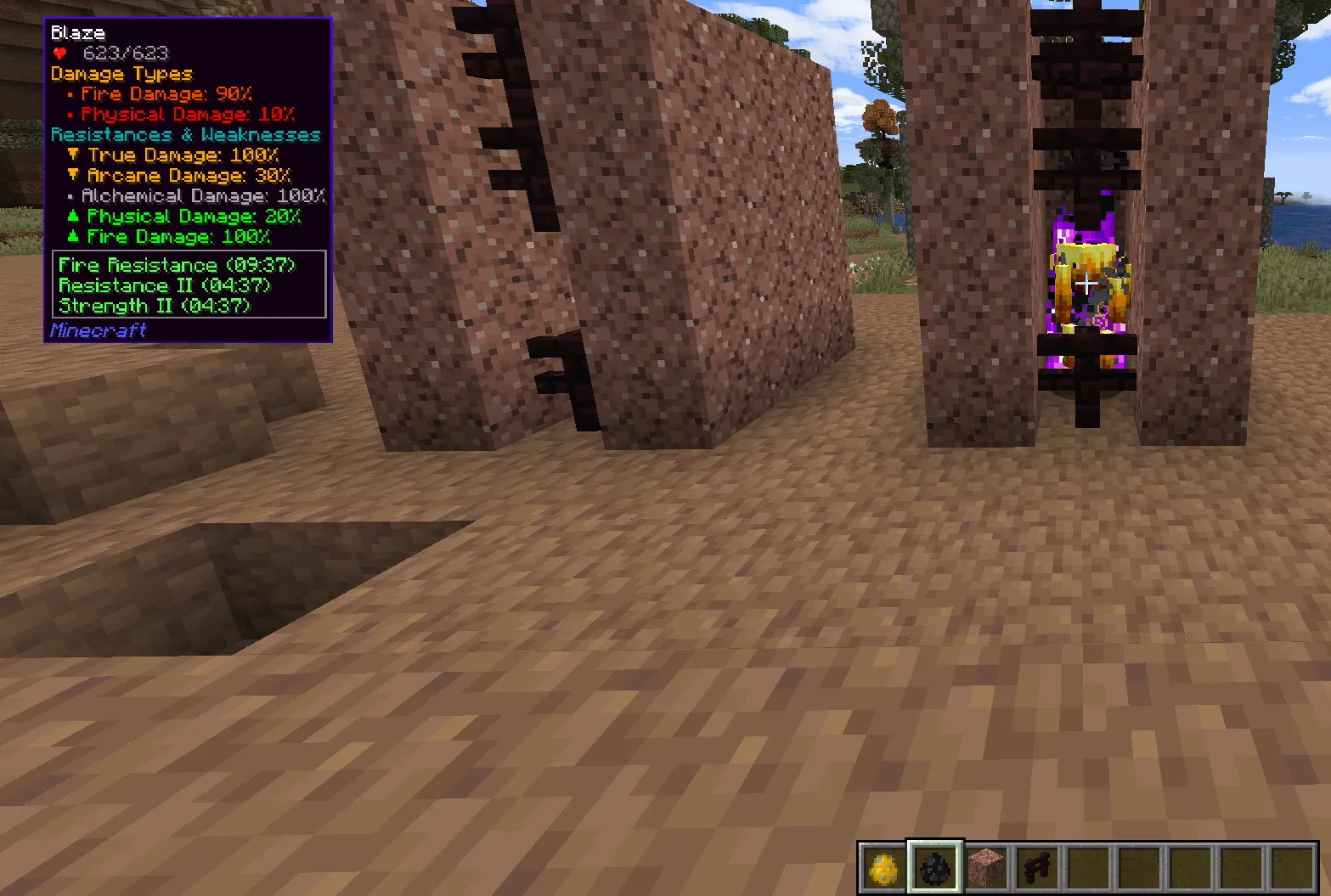Expand the Damage Types section

point(121,74)
